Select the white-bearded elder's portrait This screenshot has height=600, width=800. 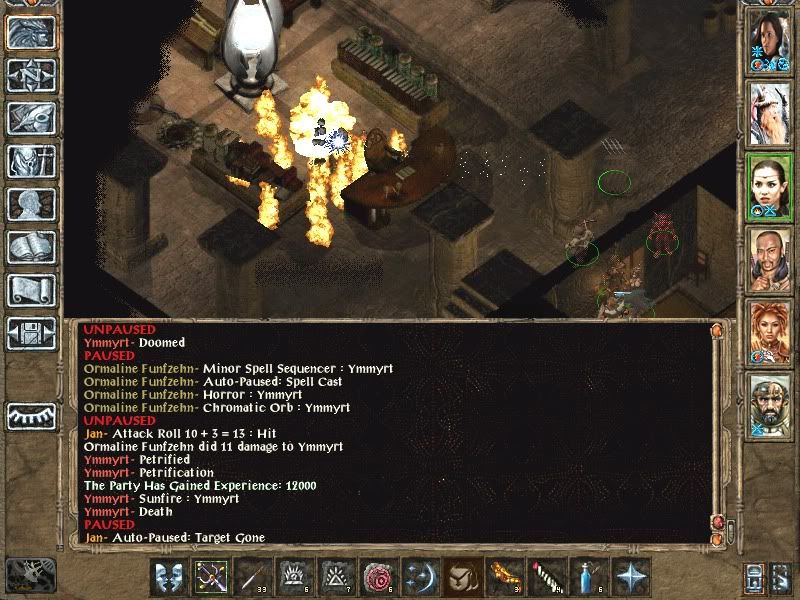[770, 113]
